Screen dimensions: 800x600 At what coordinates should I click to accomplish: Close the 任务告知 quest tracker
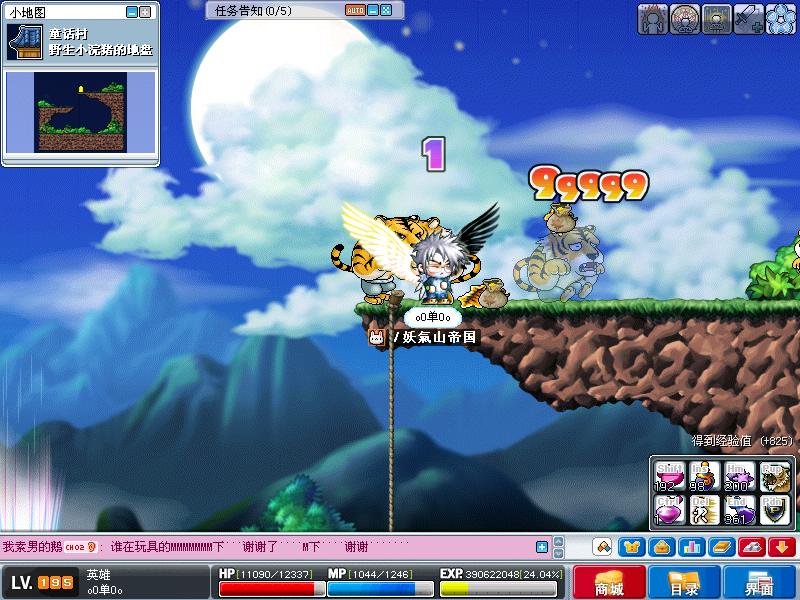click(386, 10)
